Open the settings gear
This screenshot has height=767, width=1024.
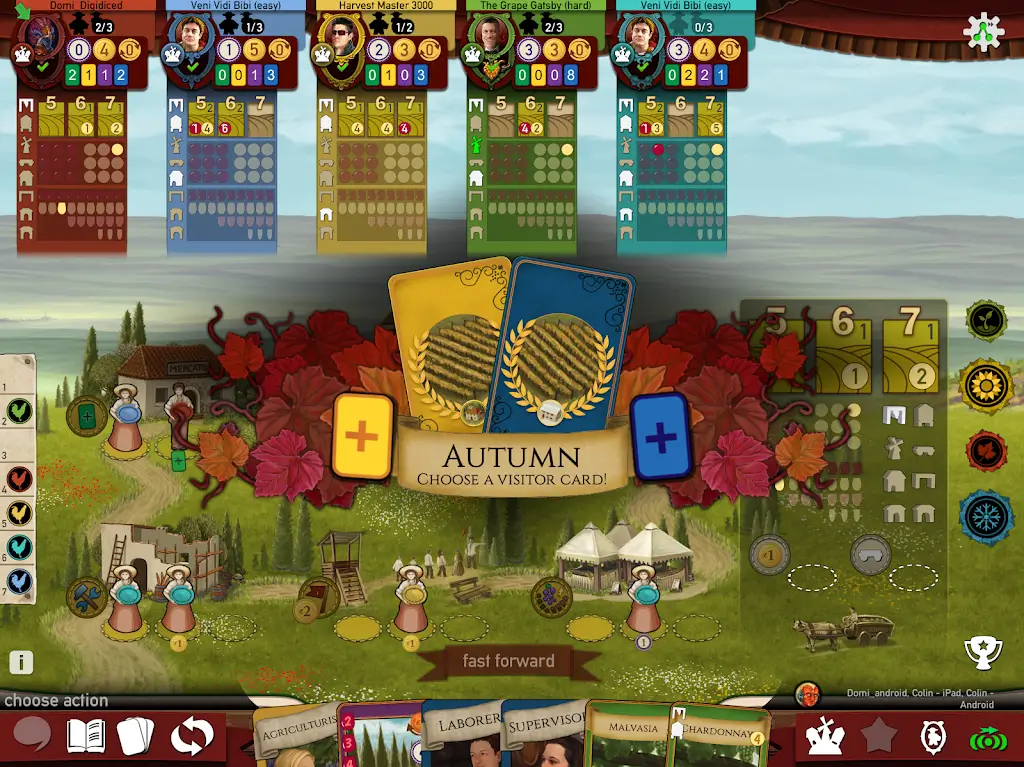[983, 33]
